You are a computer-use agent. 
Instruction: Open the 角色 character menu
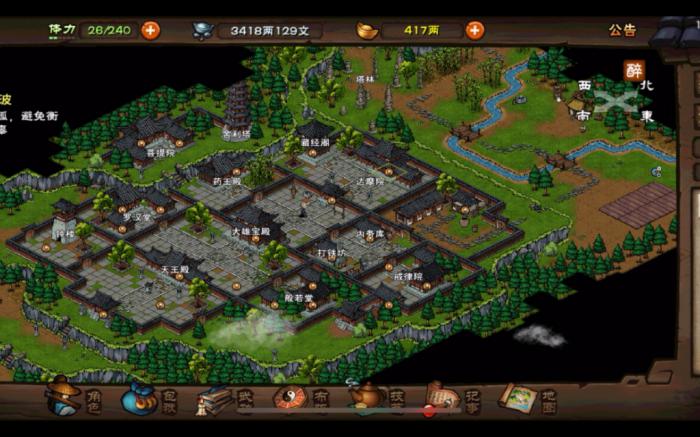coord(76,397)
